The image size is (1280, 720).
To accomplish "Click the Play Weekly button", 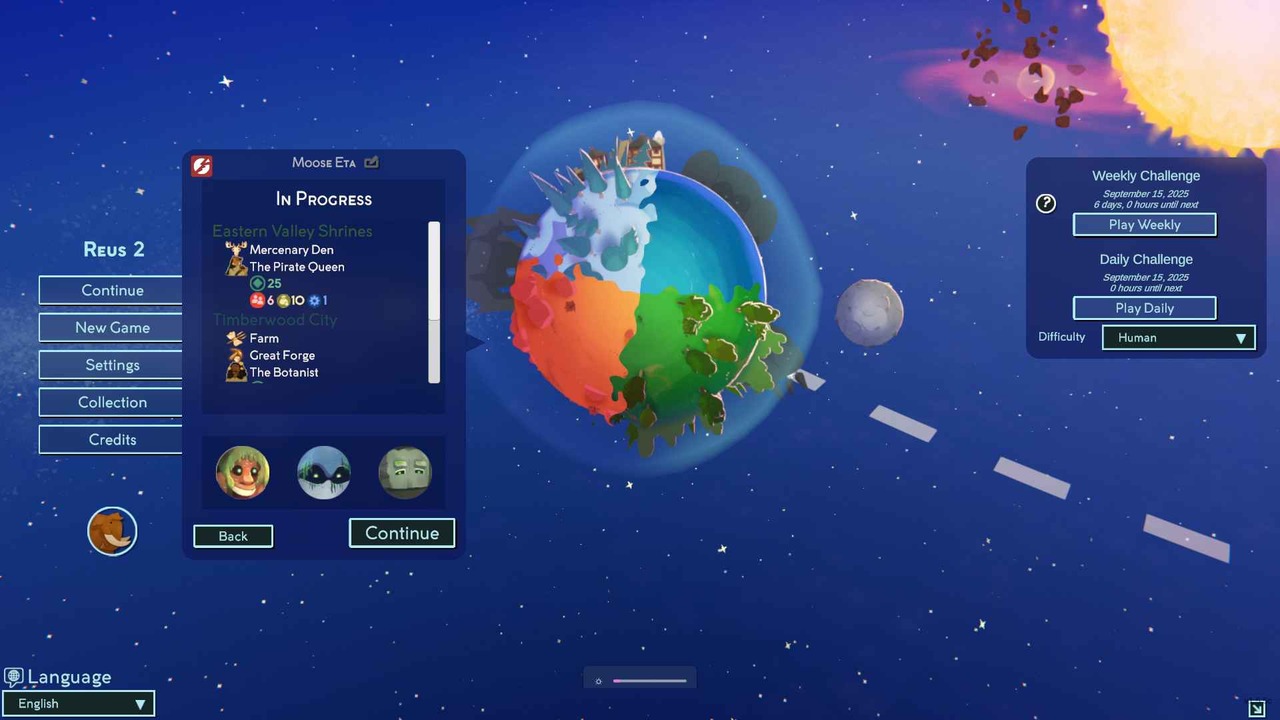I will [x=1144, y=224].
